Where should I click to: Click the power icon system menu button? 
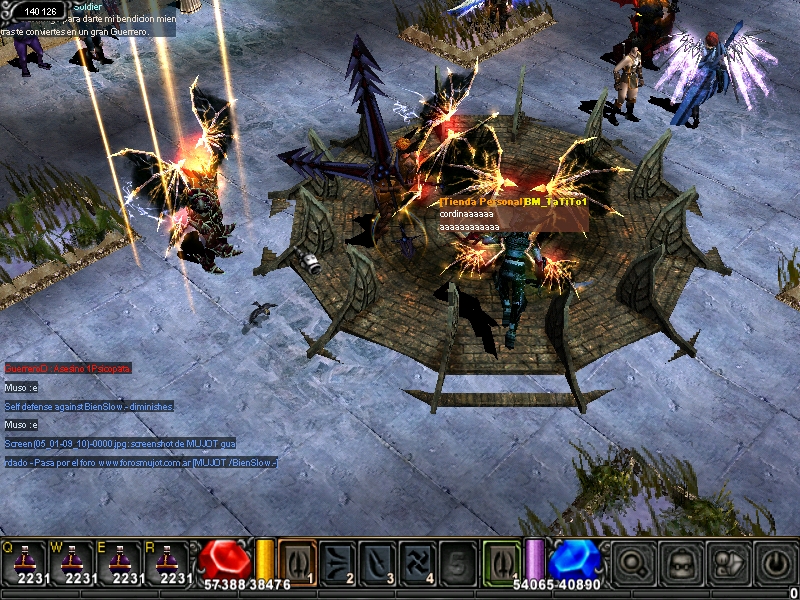click(x=775, y=565)
